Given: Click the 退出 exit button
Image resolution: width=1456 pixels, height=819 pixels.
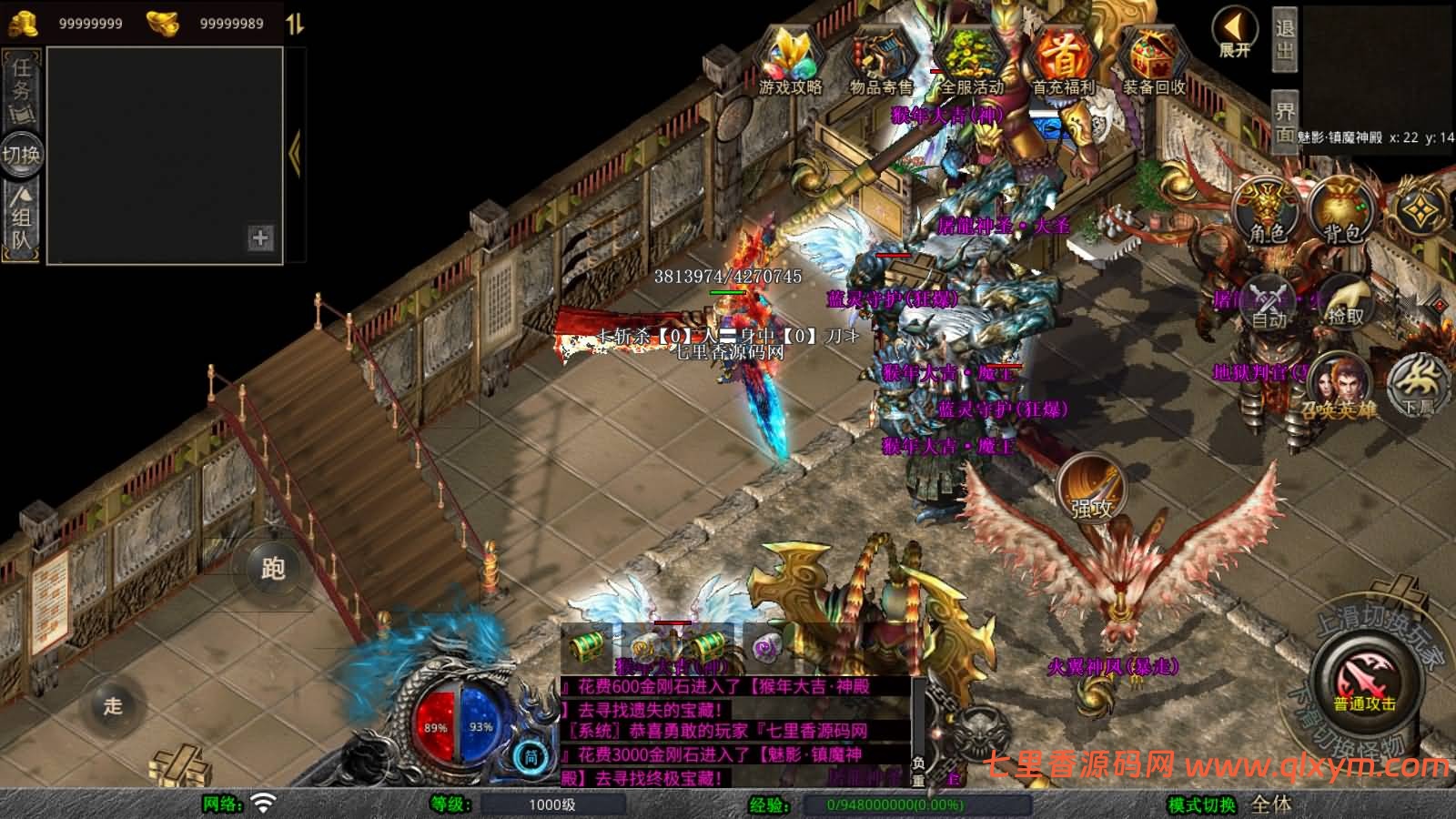Looking at the screenshot, I should click(1284, 39).
